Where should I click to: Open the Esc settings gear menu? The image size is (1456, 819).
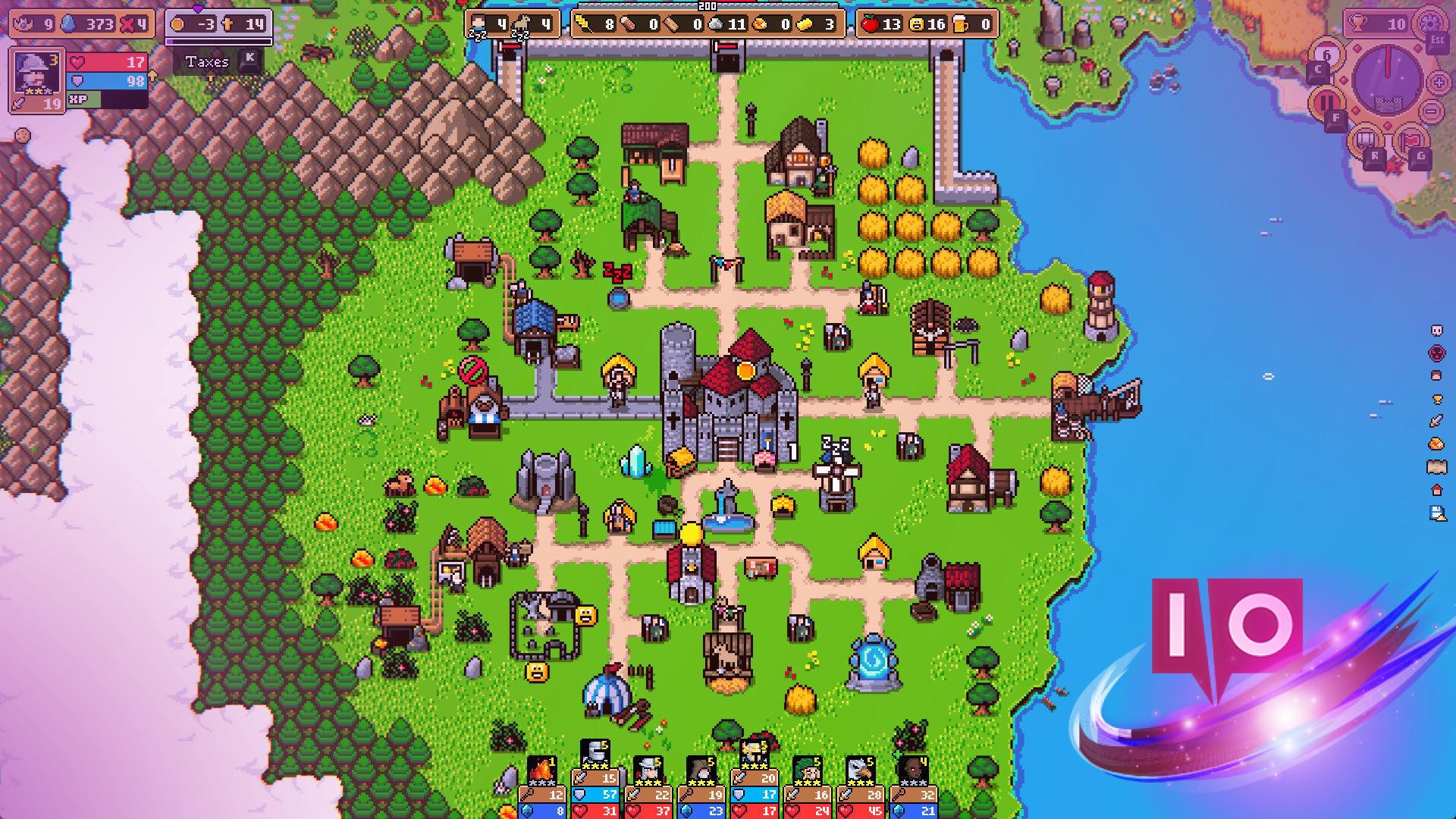1430,24
